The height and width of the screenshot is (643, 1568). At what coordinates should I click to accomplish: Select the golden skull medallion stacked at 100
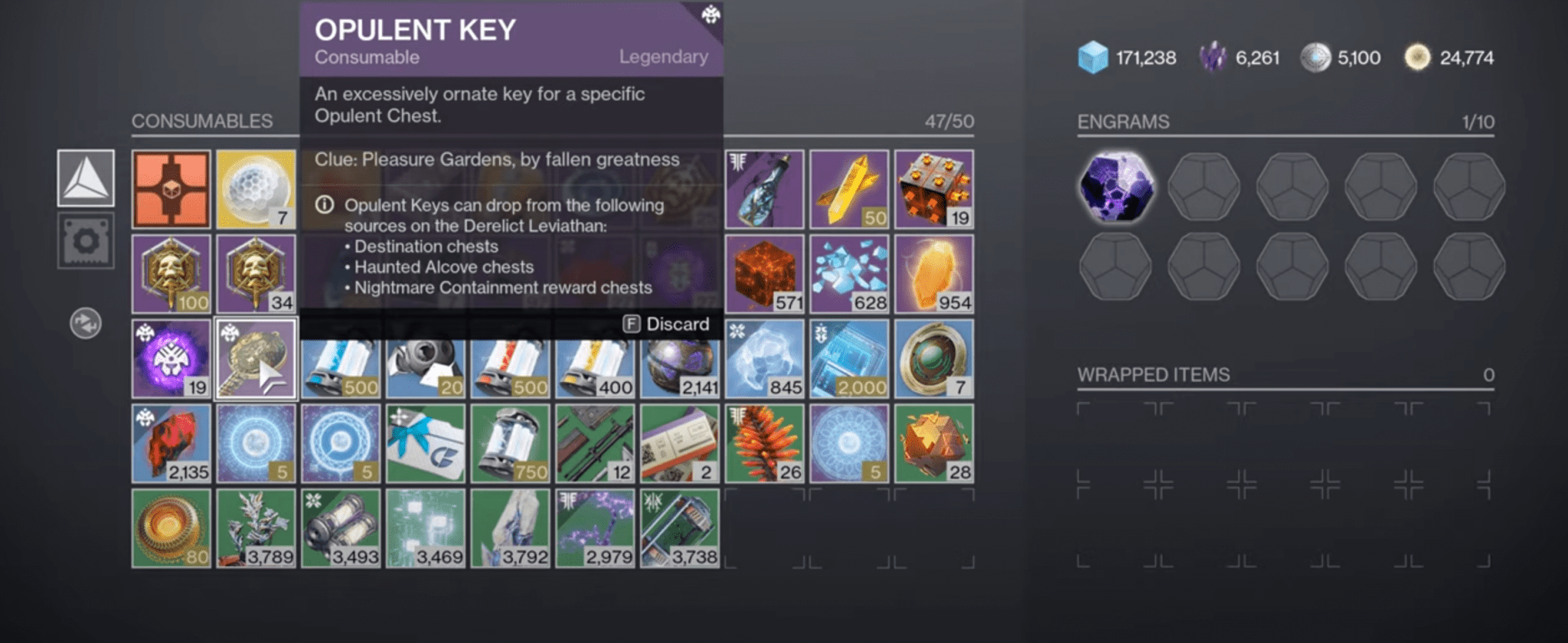tap(171, 273)
